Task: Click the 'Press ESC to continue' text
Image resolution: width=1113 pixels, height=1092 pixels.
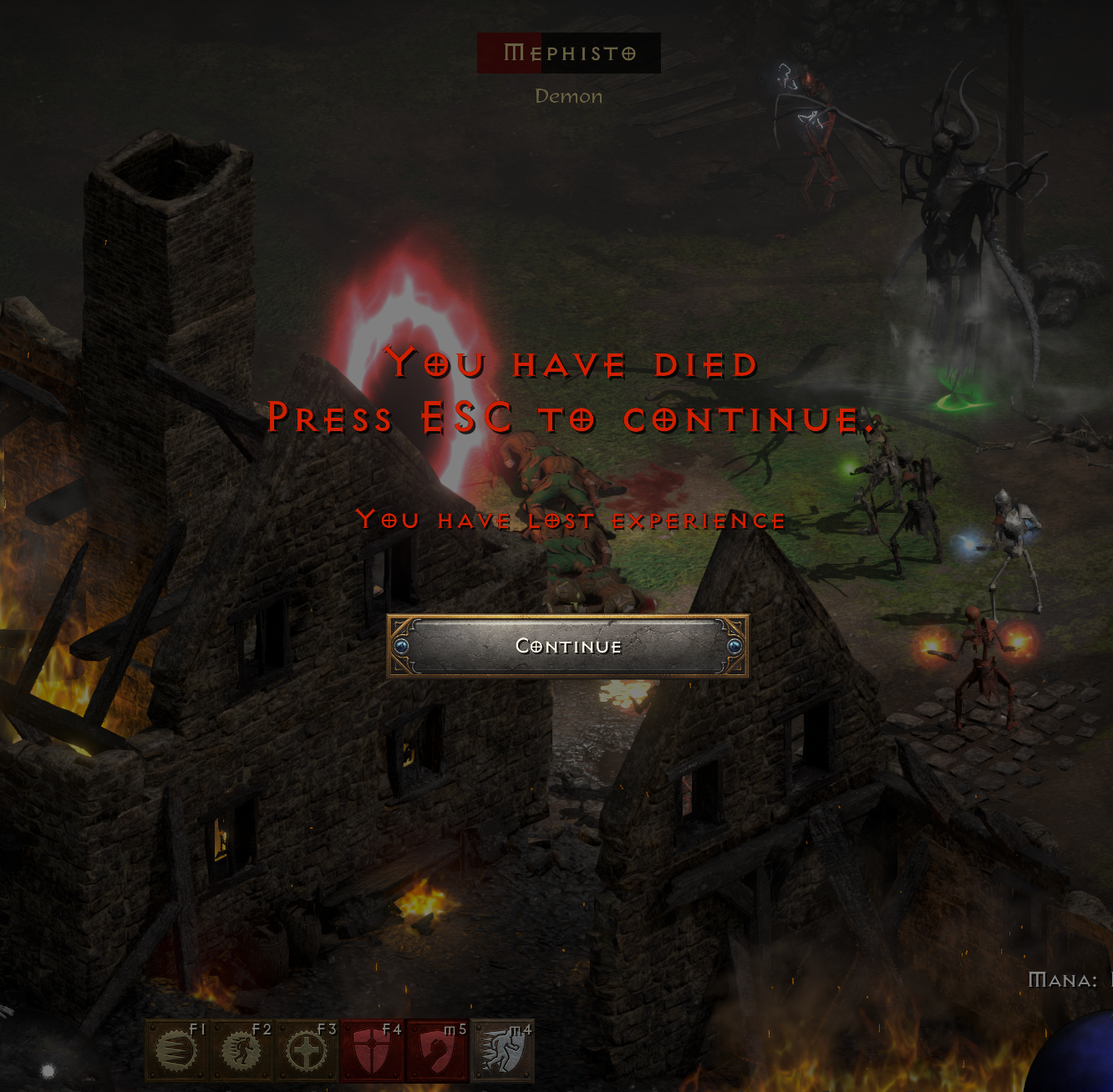Action: pyautogui.click(x=568, y=418)
